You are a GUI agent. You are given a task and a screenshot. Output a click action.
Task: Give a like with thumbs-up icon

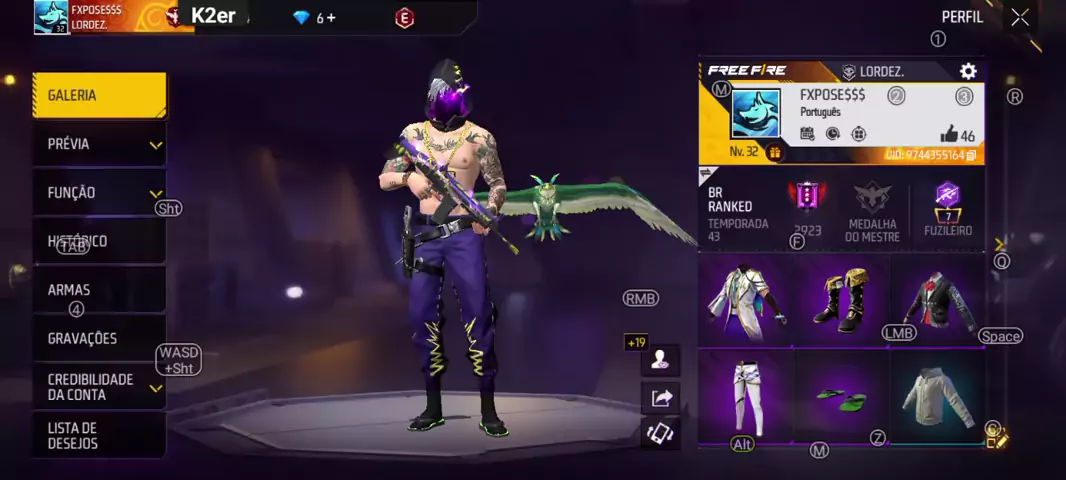[x=949, y=135]
